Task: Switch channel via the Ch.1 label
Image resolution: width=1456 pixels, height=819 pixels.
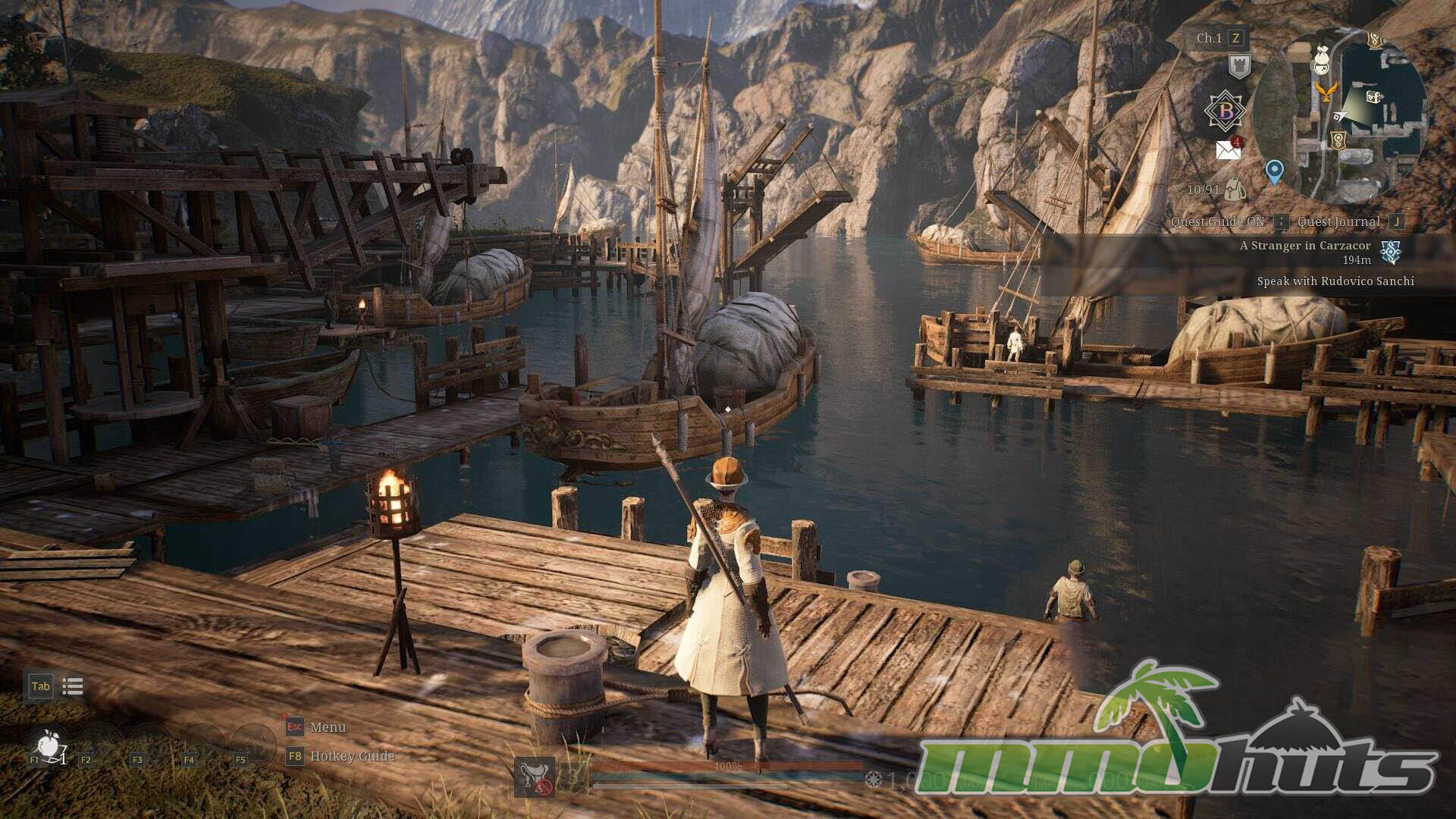Action: point(1209,38)
